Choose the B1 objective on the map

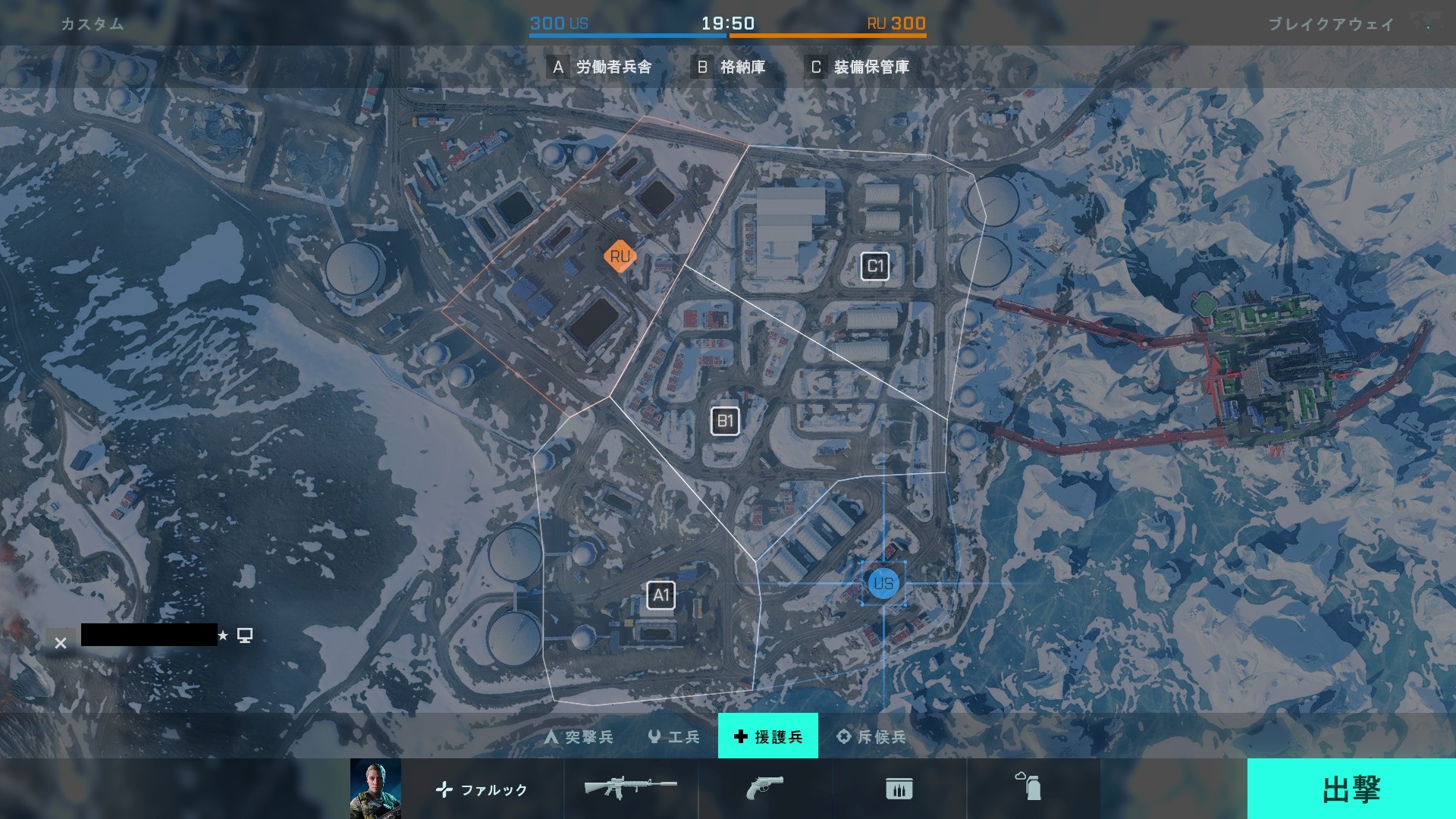725,421
